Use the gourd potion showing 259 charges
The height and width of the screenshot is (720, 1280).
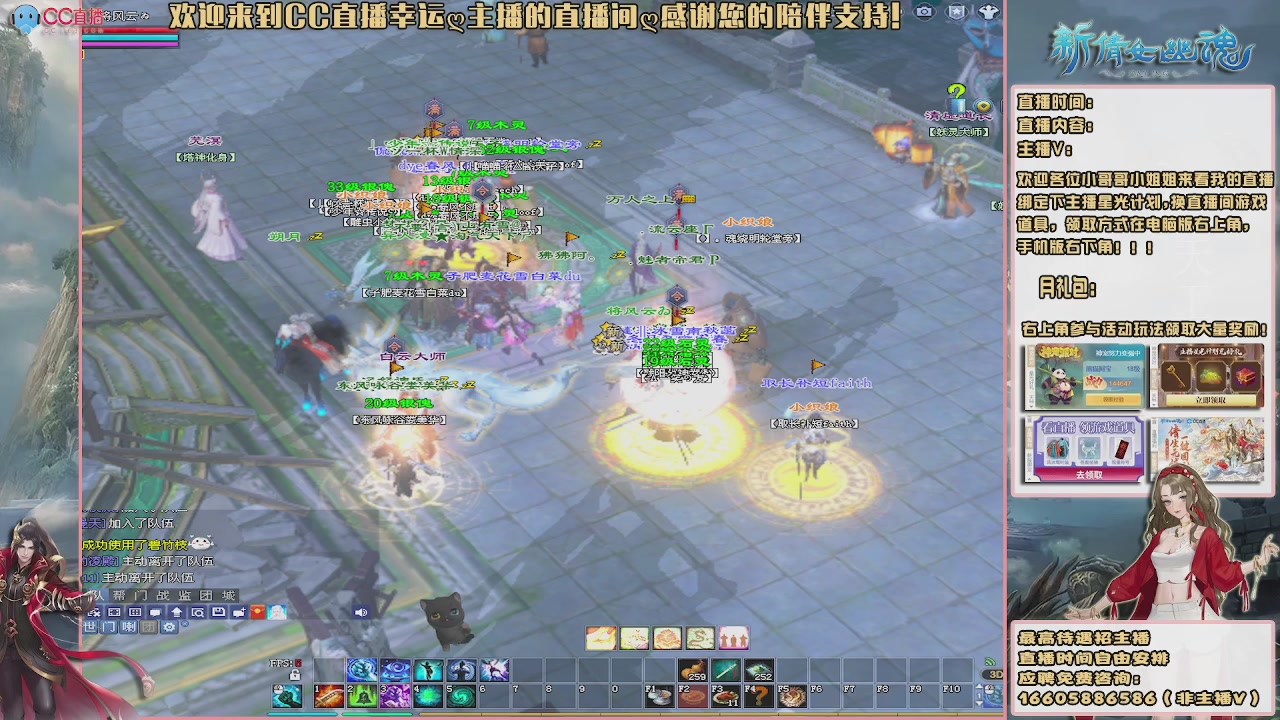[691, 670]
